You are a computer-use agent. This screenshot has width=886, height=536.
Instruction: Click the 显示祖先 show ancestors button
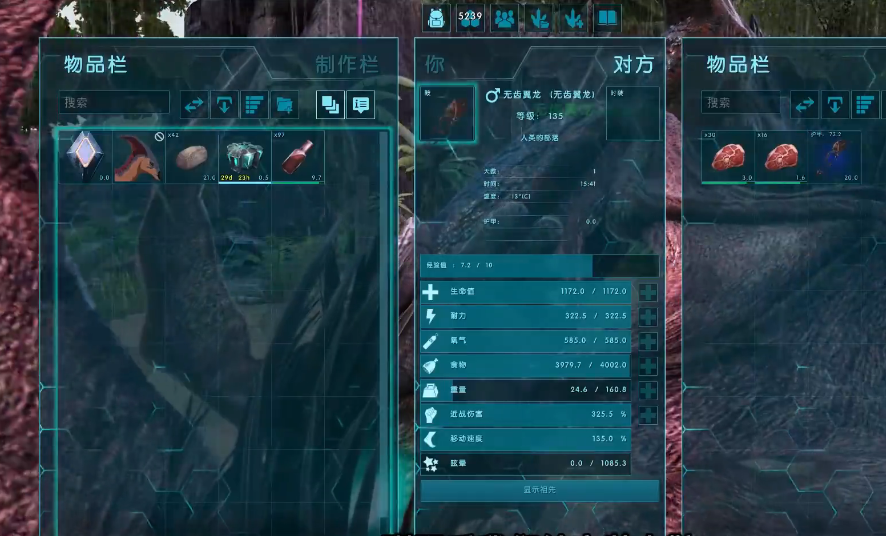pos(539,490)
